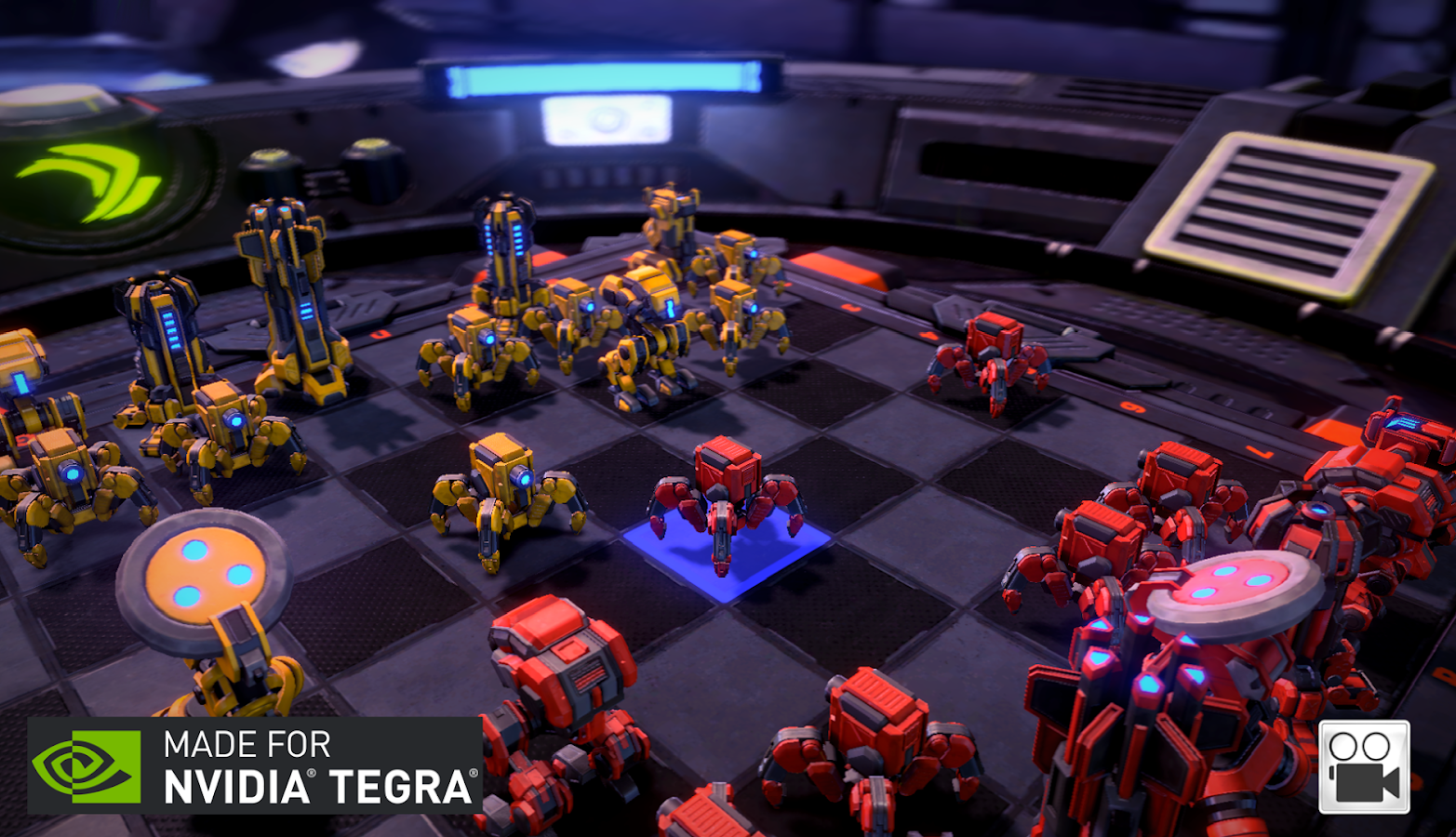
Task: Toggle the camera view button
Action: (x=1364, y=767)
